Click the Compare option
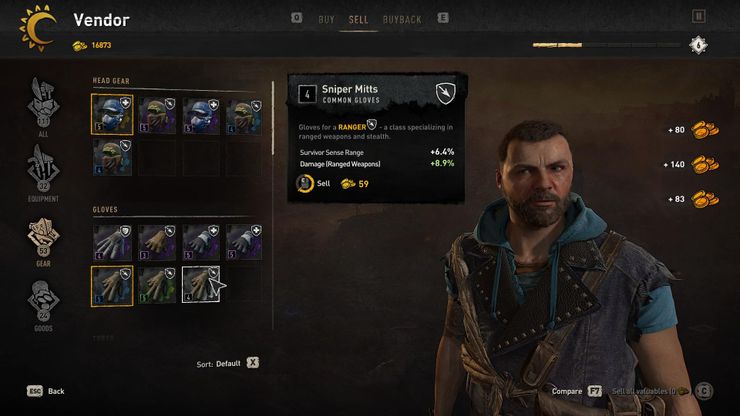Viewport: 740px width, 416px height. (x=573, y=391)
